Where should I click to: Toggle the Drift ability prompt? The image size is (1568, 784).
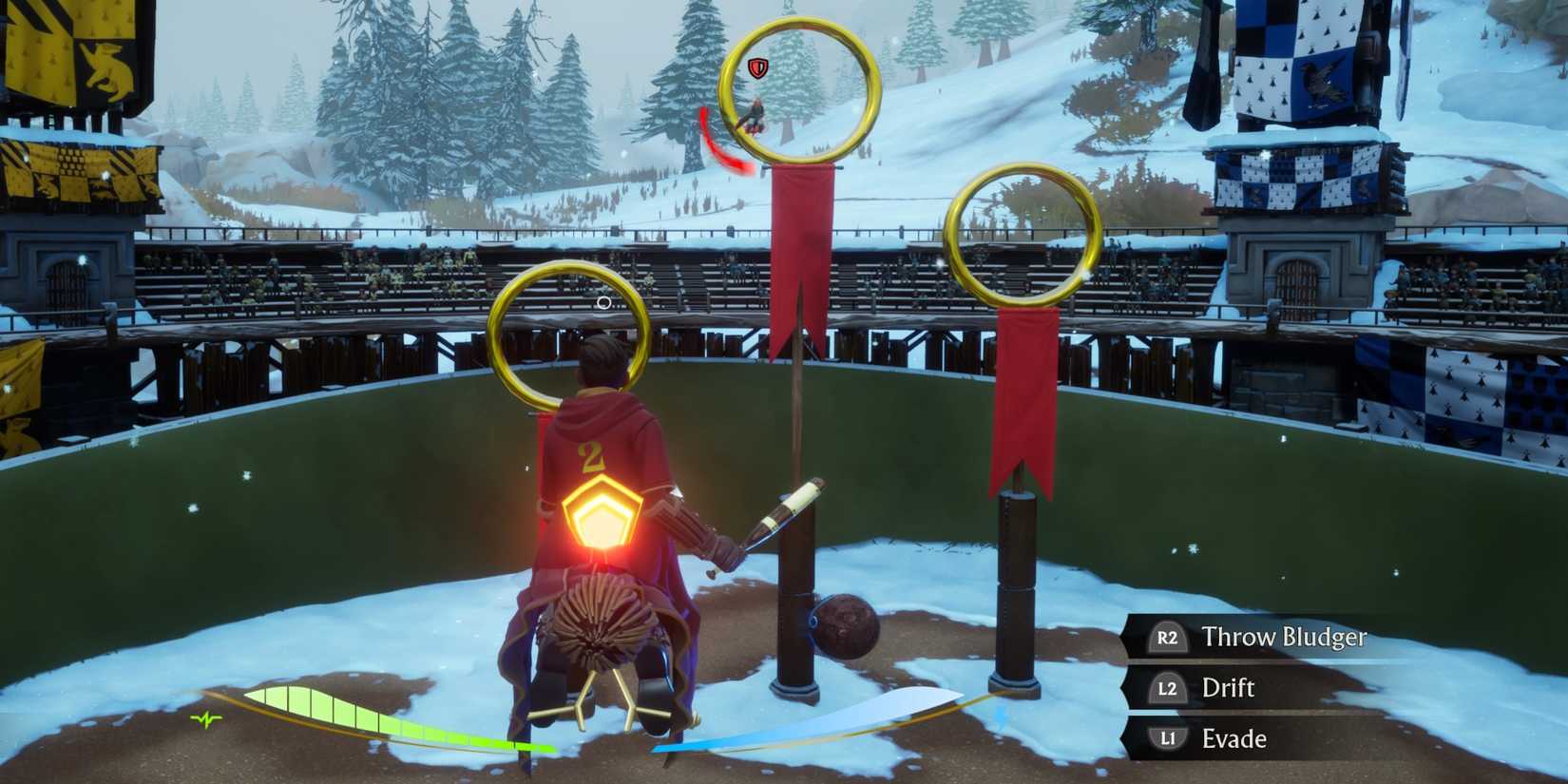click(x=1231, y=689)
